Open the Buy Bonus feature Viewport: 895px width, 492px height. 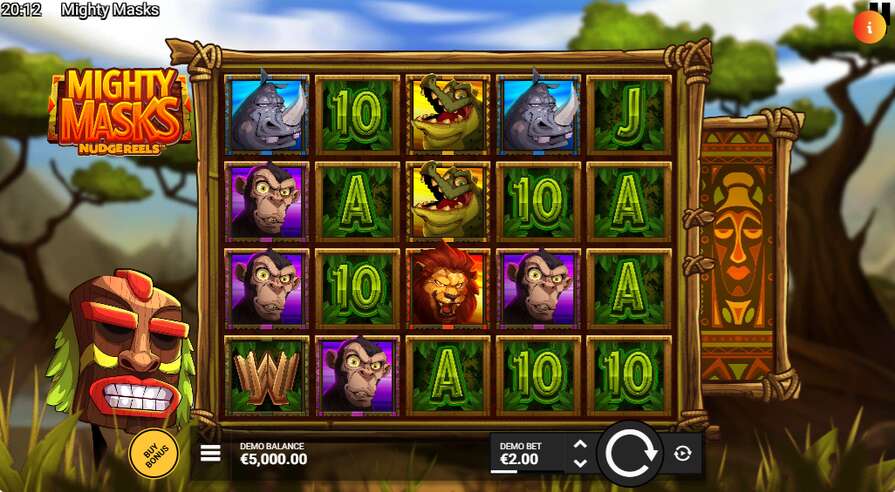[x=154, y=453]
